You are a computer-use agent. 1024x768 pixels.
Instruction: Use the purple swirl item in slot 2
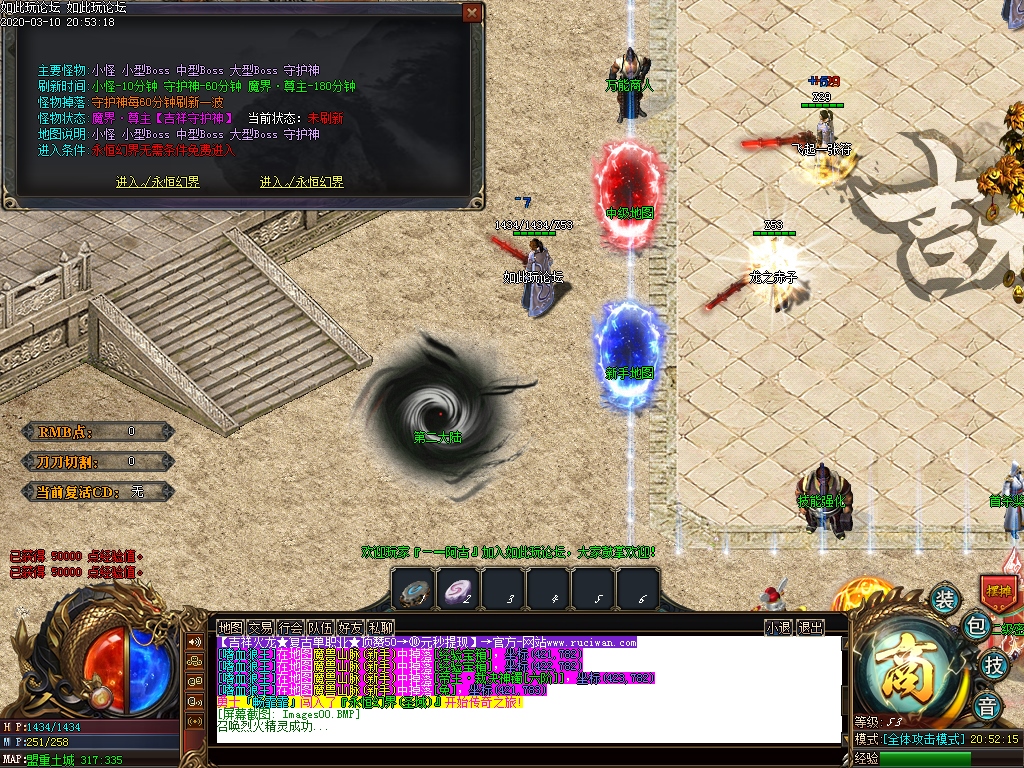(x=458, y=590)
